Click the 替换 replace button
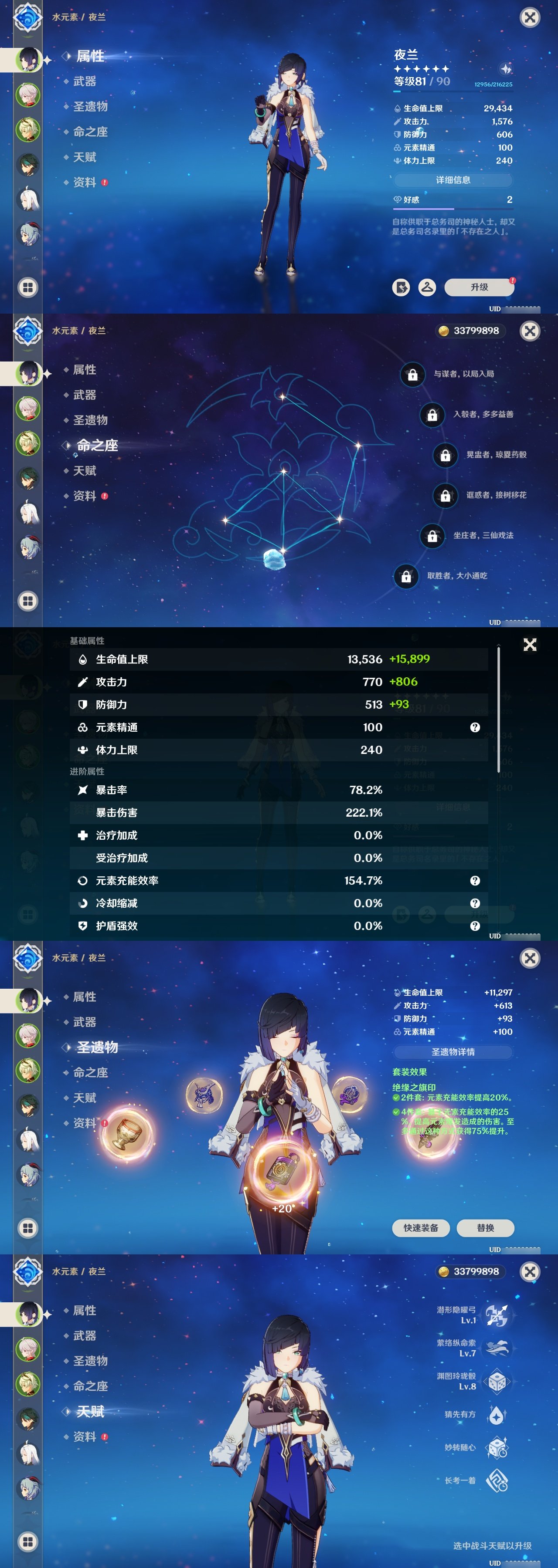The image size is (558, 1568). tap(486, 1228)
